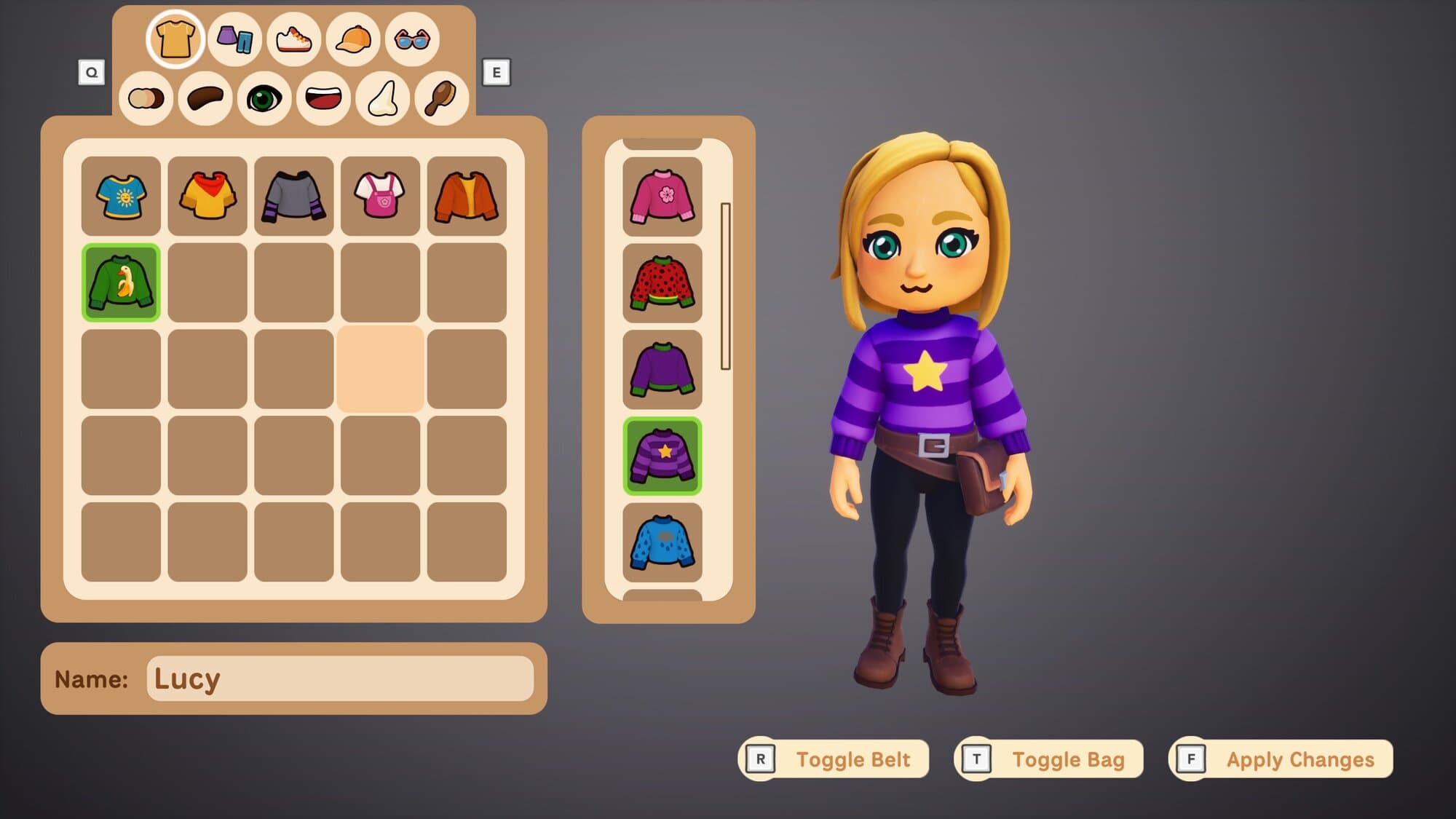The image size is (1456, 819).
Task: Edit the Name field containing Lucy
Action: tap(340, 678)
